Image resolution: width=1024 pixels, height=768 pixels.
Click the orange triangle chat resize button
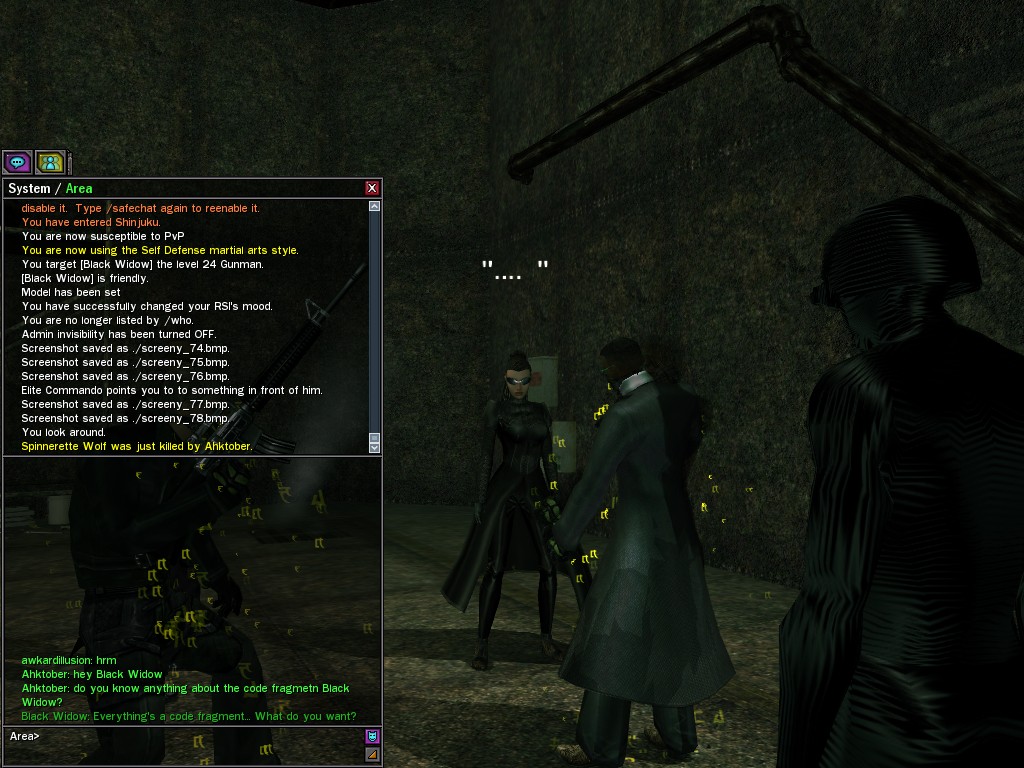tap(372, 755)
